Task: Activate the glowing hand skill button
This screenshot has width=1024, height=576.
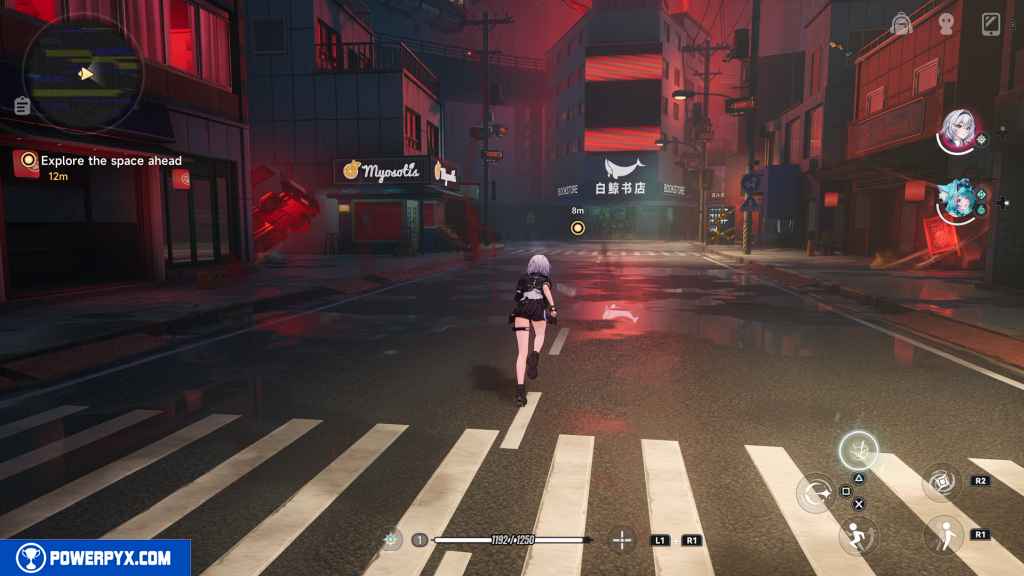Action: [x=858, y=451]
